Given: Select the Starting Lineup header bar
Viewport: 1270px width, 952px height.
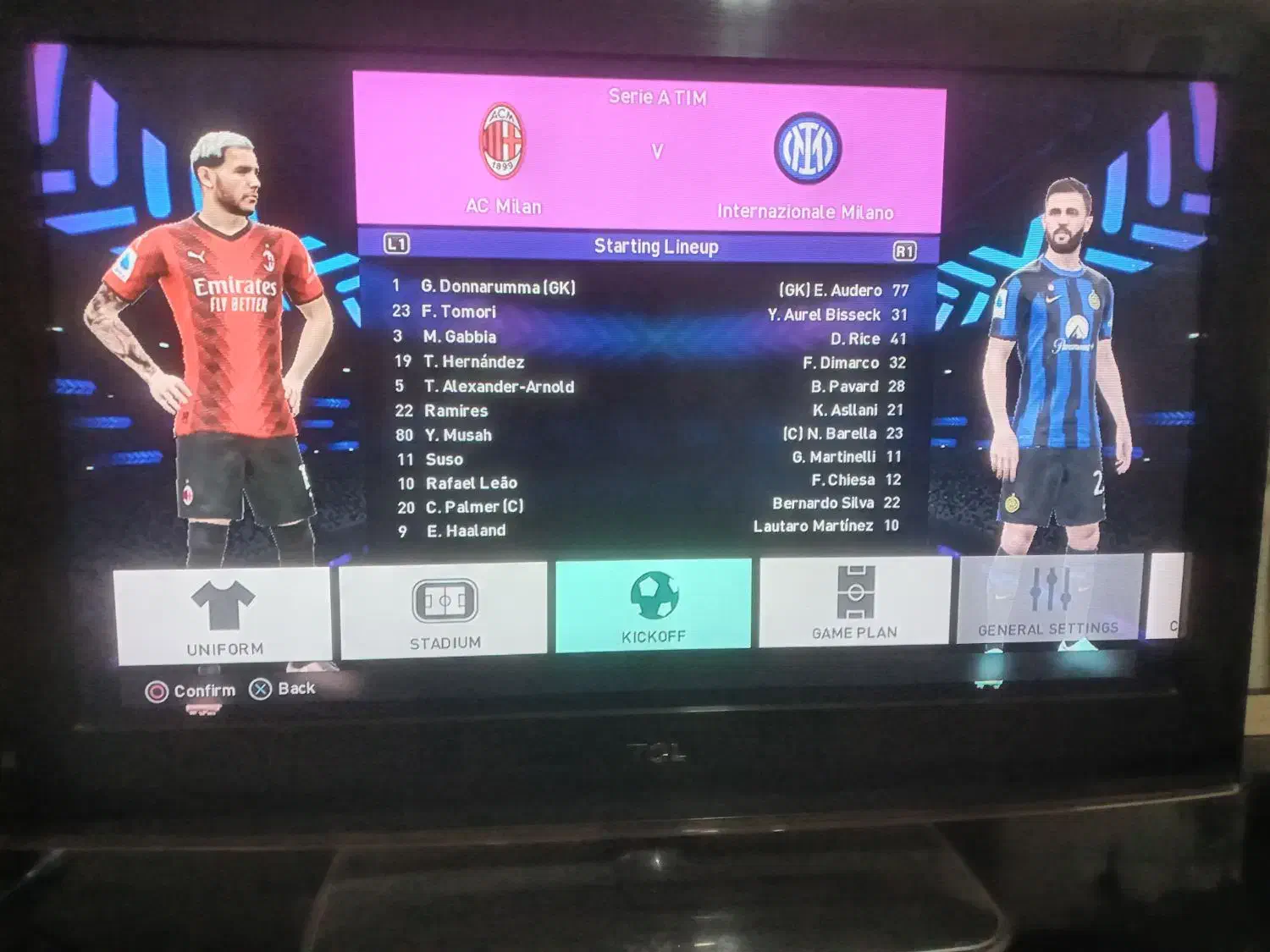Looking at the screenshot, I should 656,247.
